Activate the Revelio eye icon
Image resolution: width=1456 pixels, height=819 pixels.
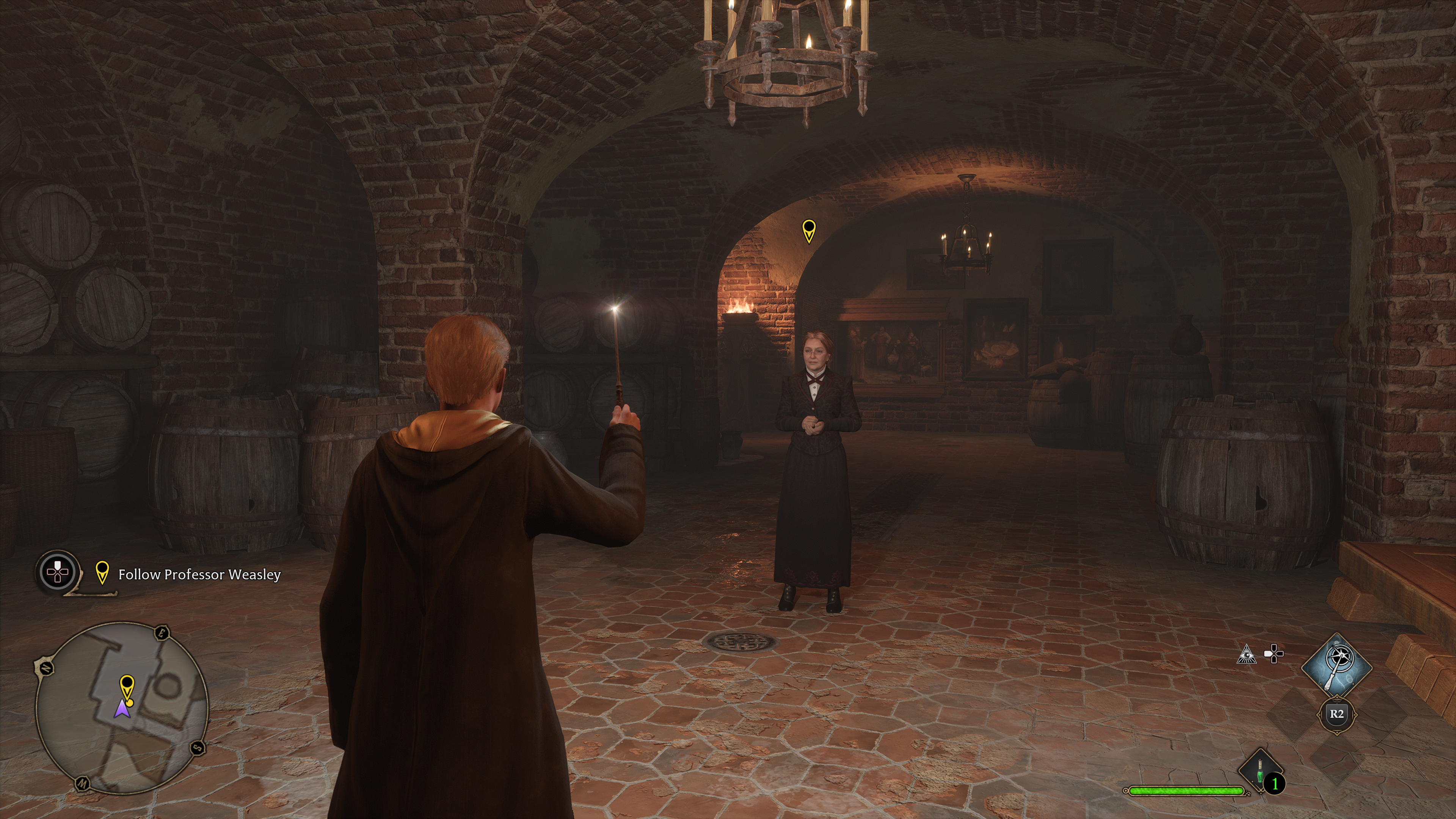[1246, 654]
